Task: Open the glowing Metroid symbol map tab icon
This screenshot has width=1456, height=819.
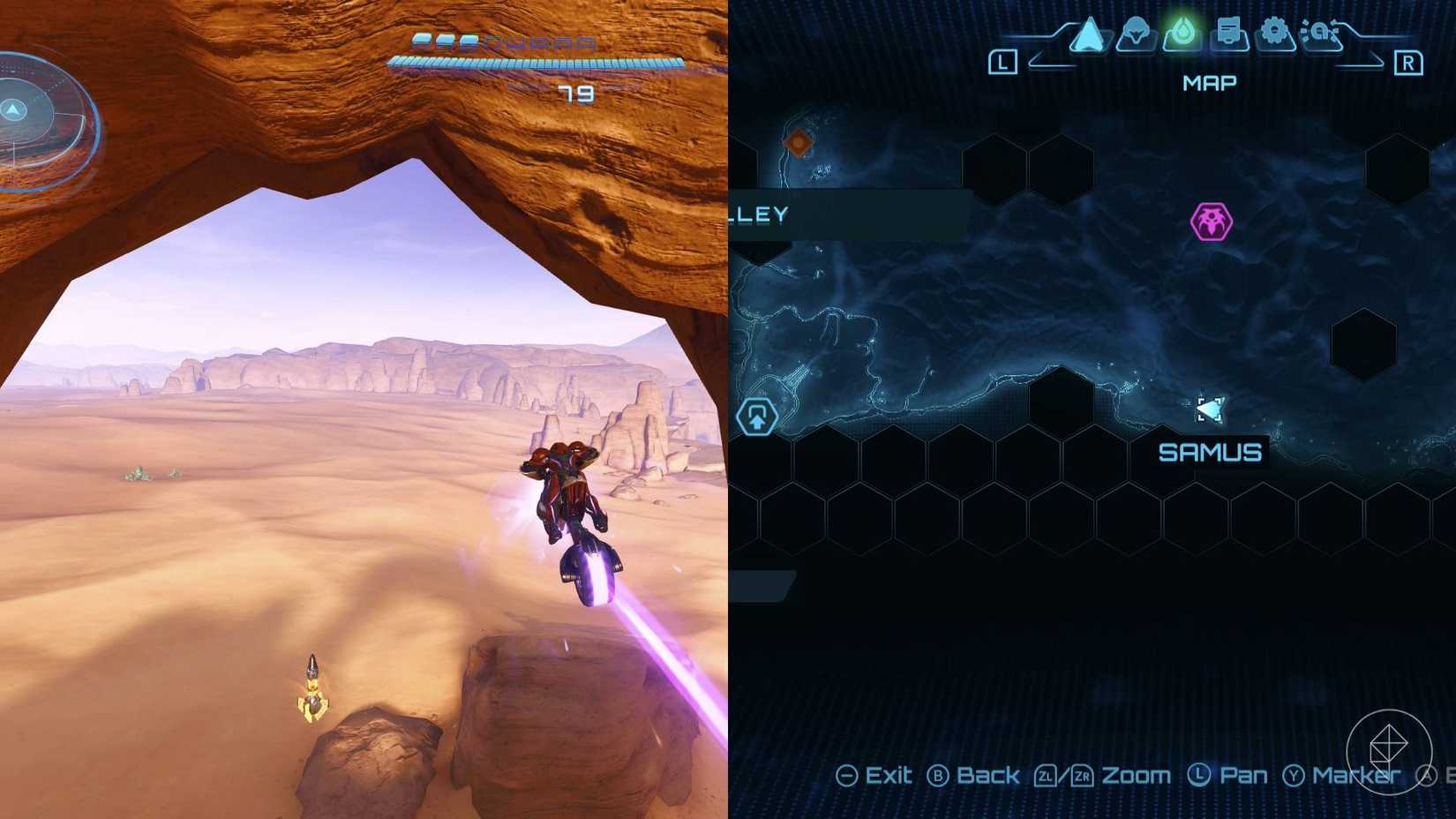Action: click(1181, 30)
